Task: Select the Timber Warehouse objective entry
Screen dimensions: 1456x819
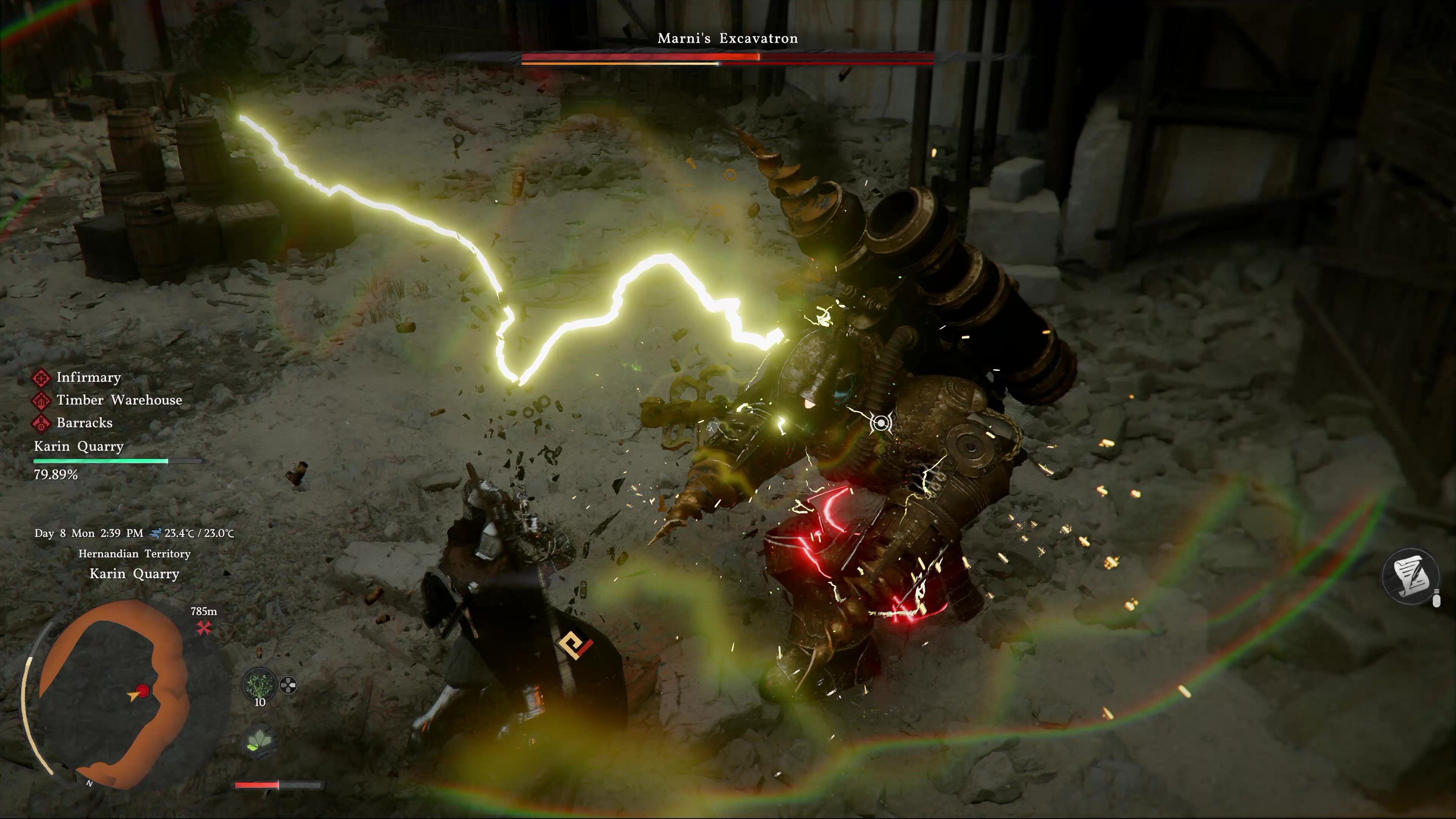Action: [x=119, y=400]
